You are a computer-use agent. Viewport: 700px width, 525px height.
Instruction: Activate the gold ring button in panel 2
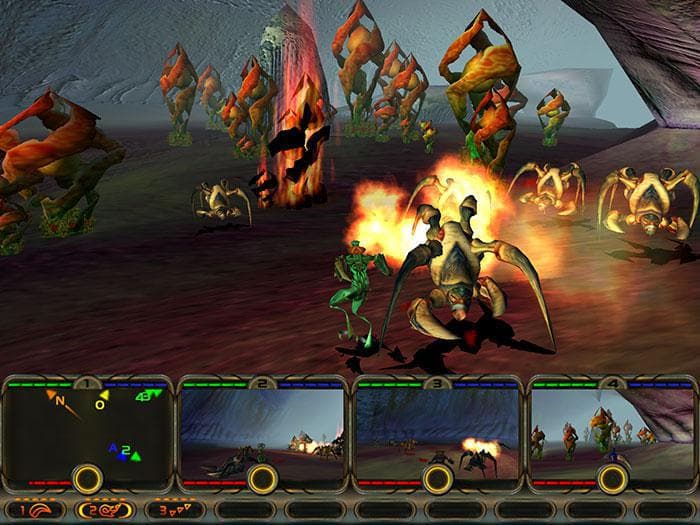(x=262, y=478)
